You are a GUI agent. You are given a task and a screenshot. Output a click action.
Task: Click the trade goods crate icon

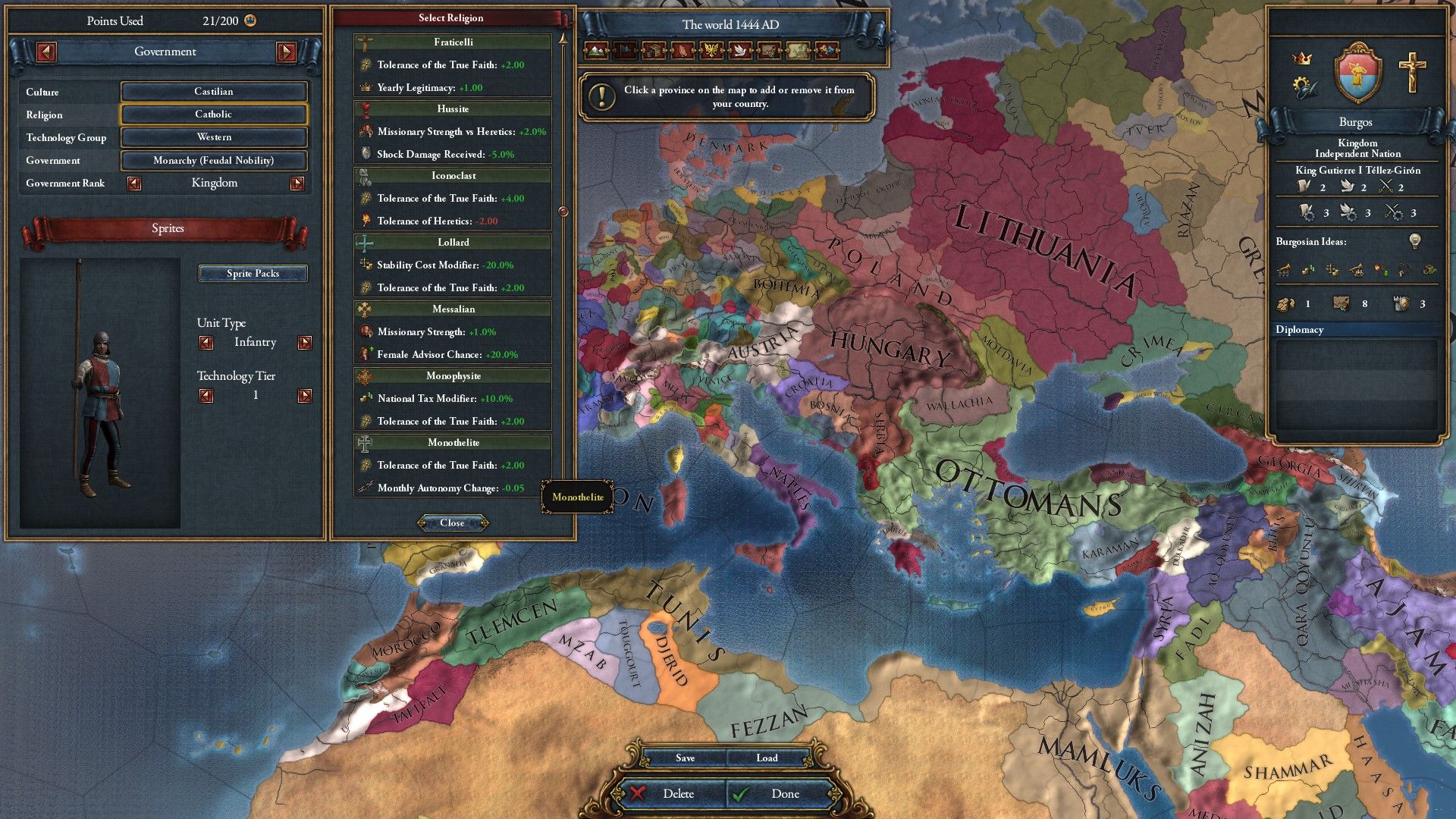tap(652, 52)
